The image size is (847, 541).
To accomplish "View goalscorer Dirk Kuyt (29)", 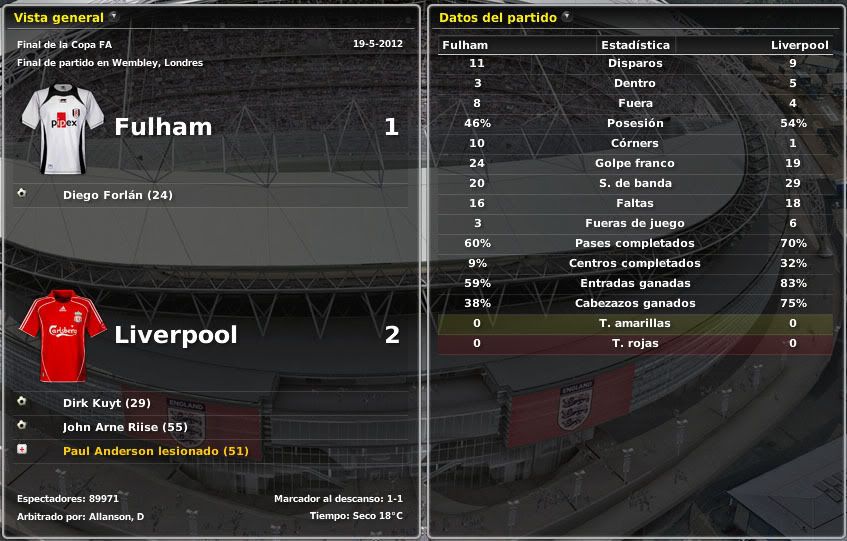I will point(106,403).
